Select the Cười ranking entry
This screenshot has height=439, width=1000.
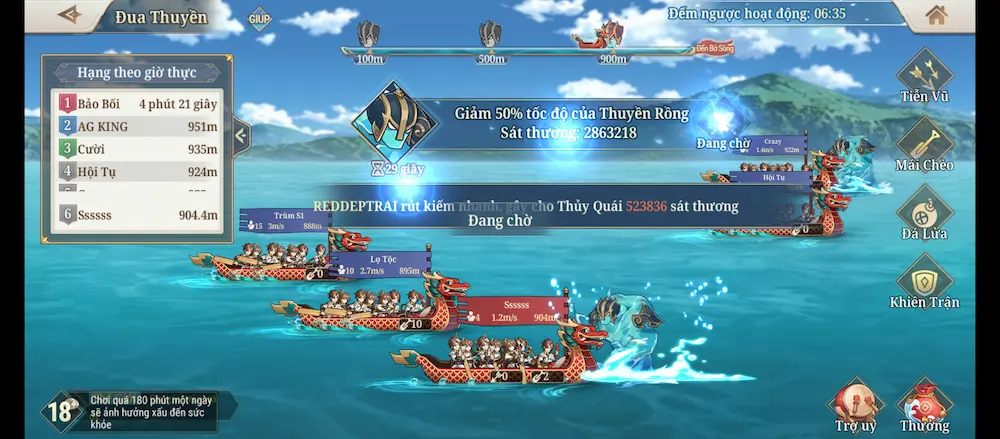[138, 149]
